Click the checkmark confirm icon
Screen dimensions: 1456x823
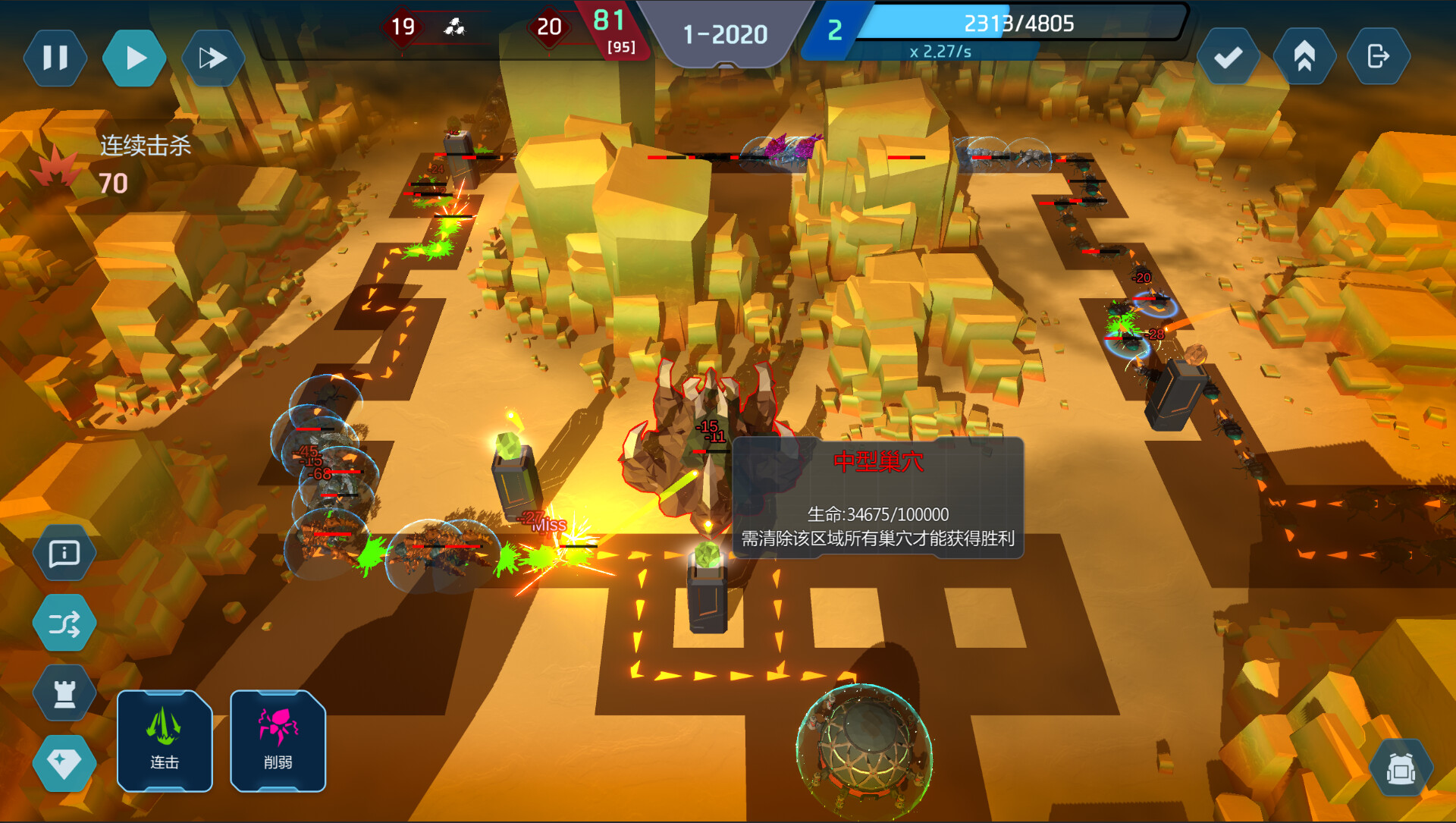(1229, 57)
